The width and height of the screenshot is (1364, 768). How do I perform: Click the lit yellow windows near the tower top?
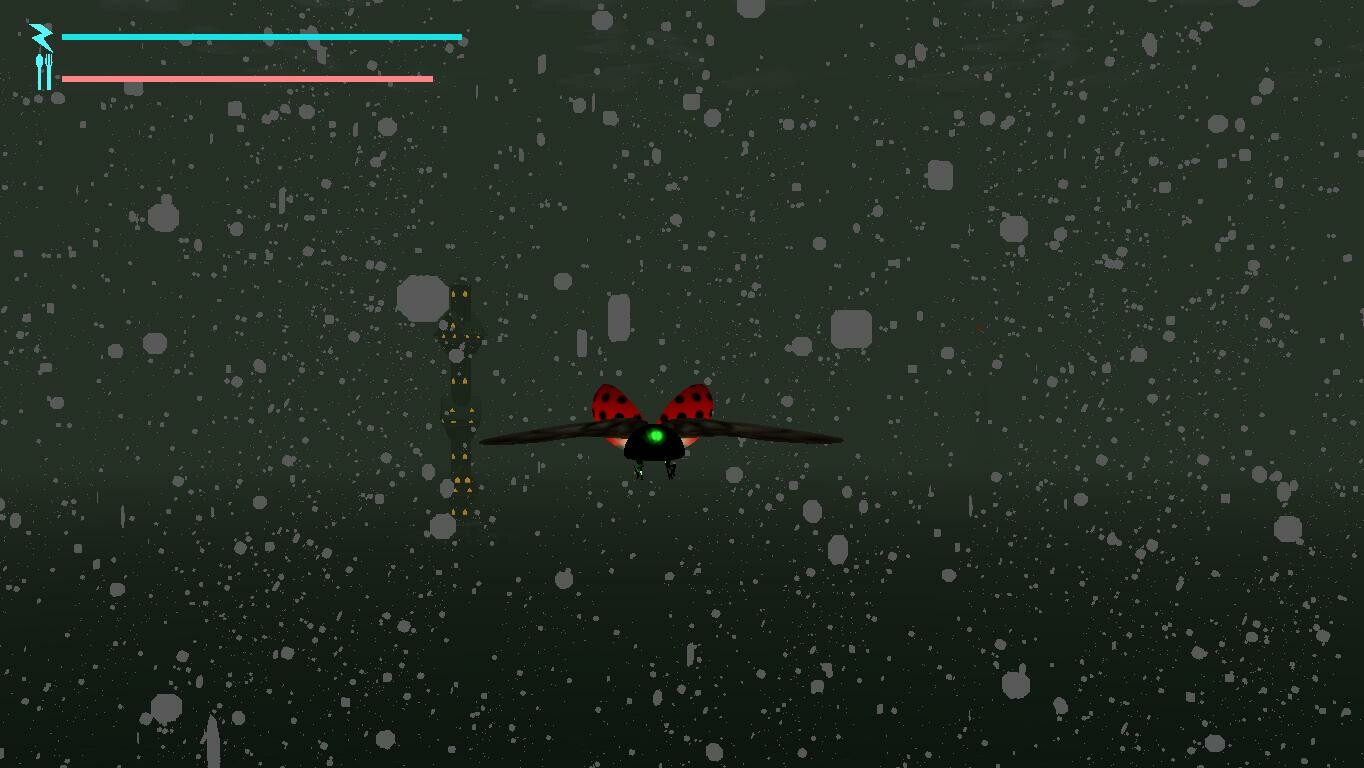tap(460, 295)
